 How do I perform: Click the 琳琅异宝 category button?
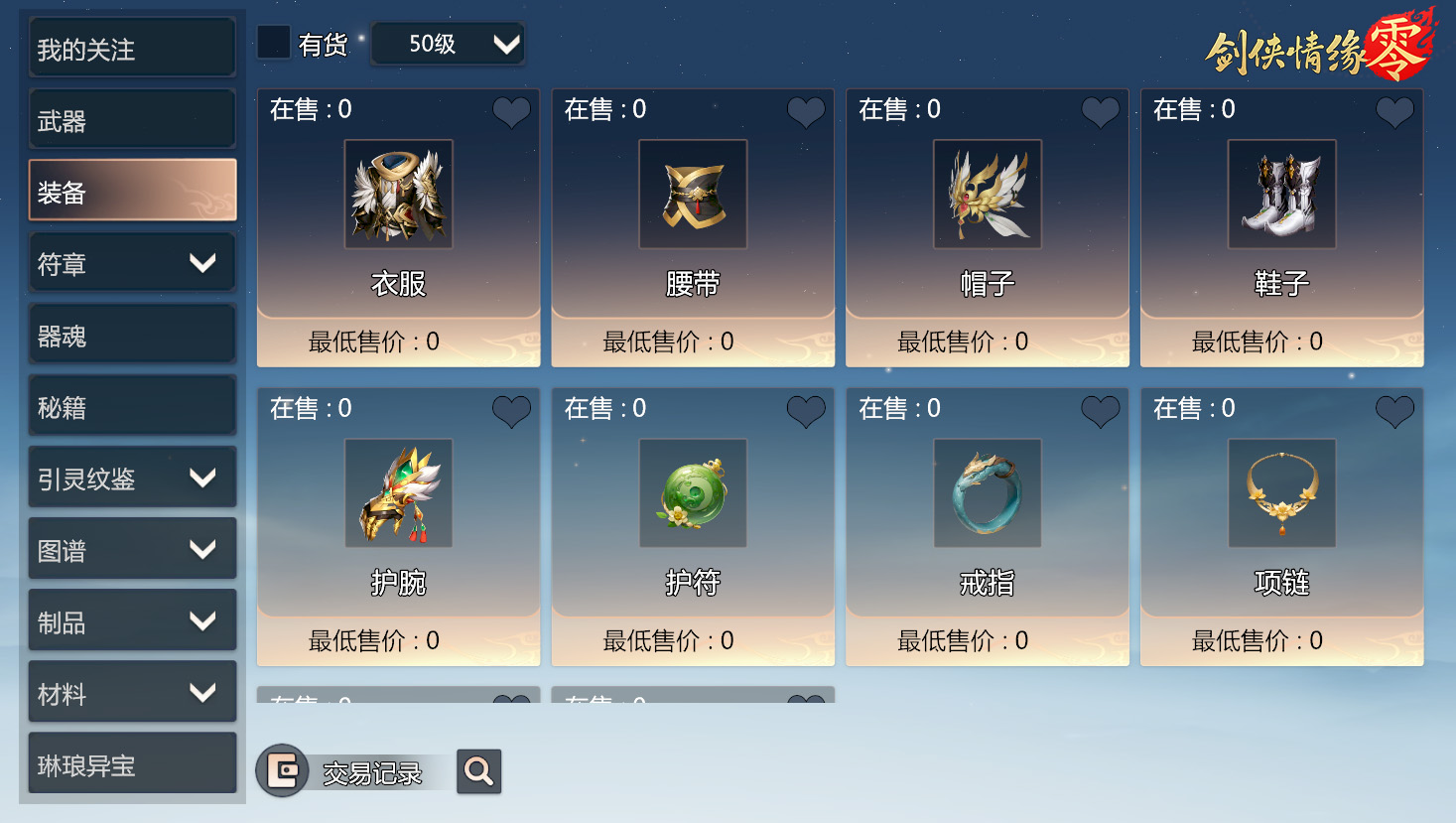point(131,762)
